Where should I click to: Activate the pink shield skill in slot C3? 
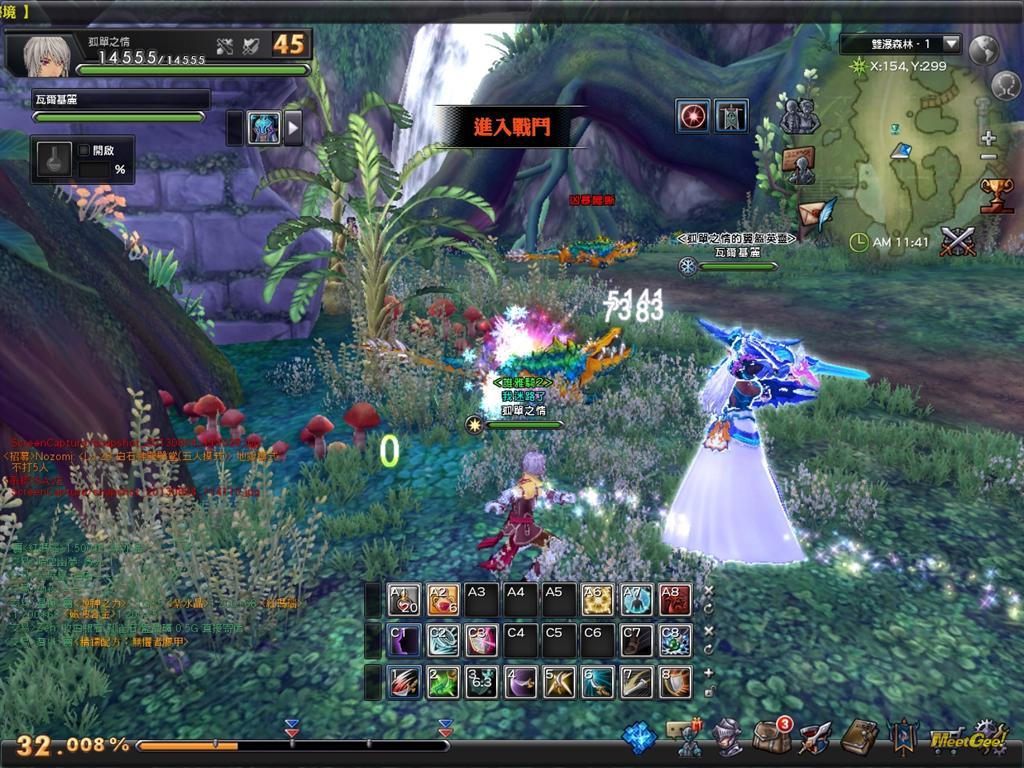481,640
